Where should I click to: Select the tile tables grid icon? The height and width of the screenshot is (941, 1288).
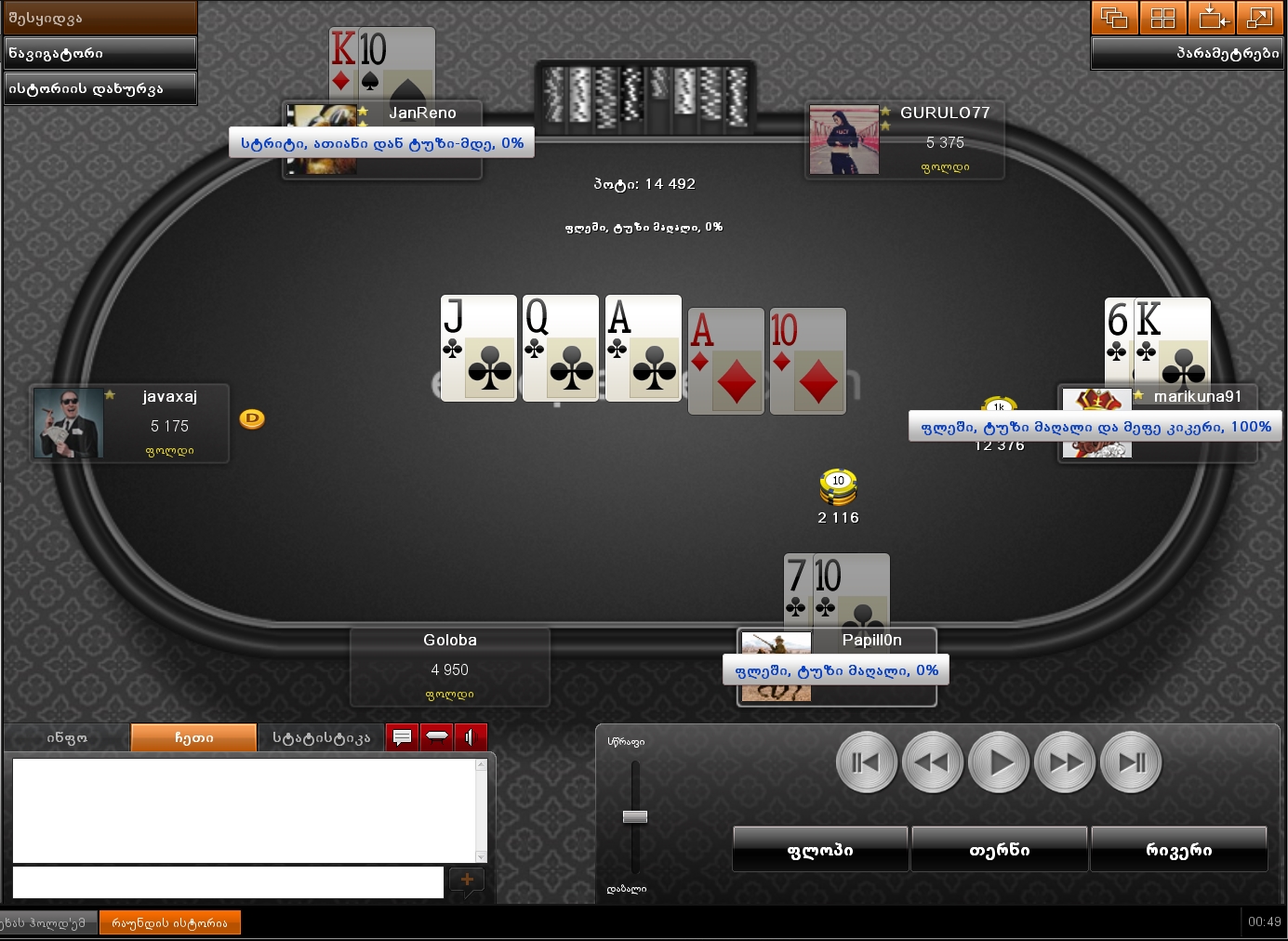coord(1162,18)
